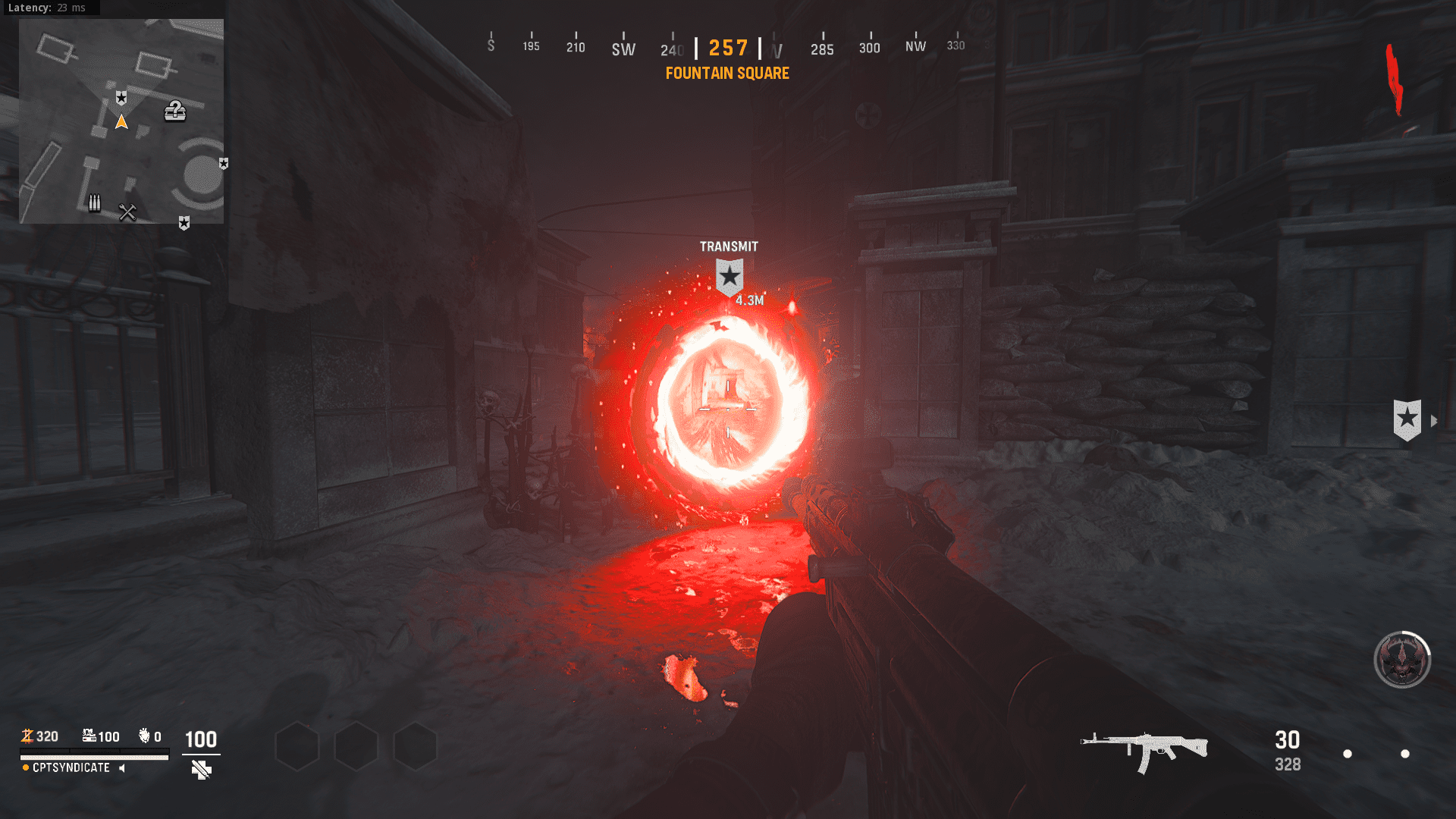This screenshot has height=819, width=1456.
Task: Select the healing syringe icon below the health number
Action: tap(199, 770)
